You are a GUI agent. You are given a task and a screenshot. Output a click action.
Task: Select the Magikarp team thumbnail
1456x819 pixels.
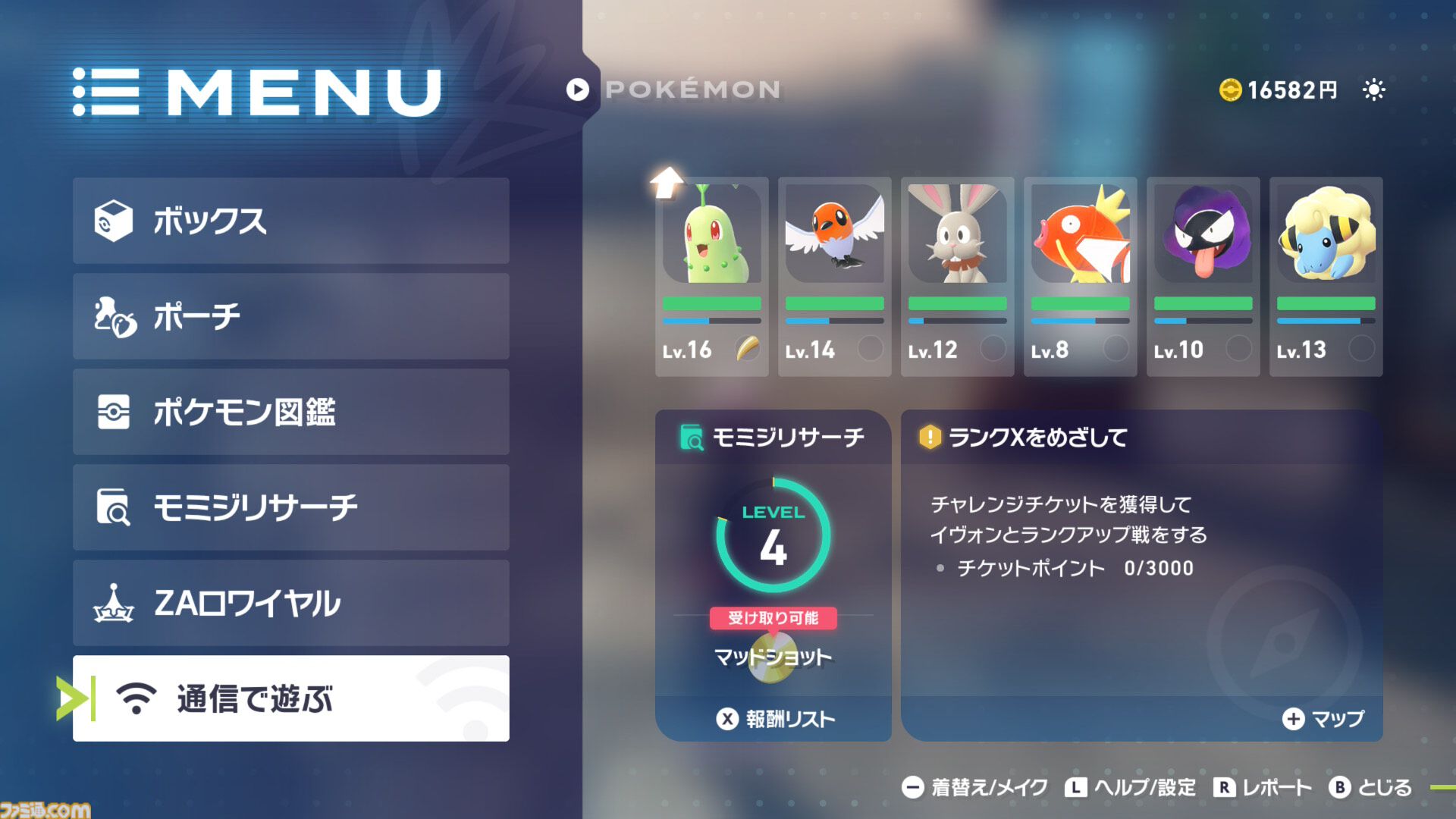[x=1080, y=235]
